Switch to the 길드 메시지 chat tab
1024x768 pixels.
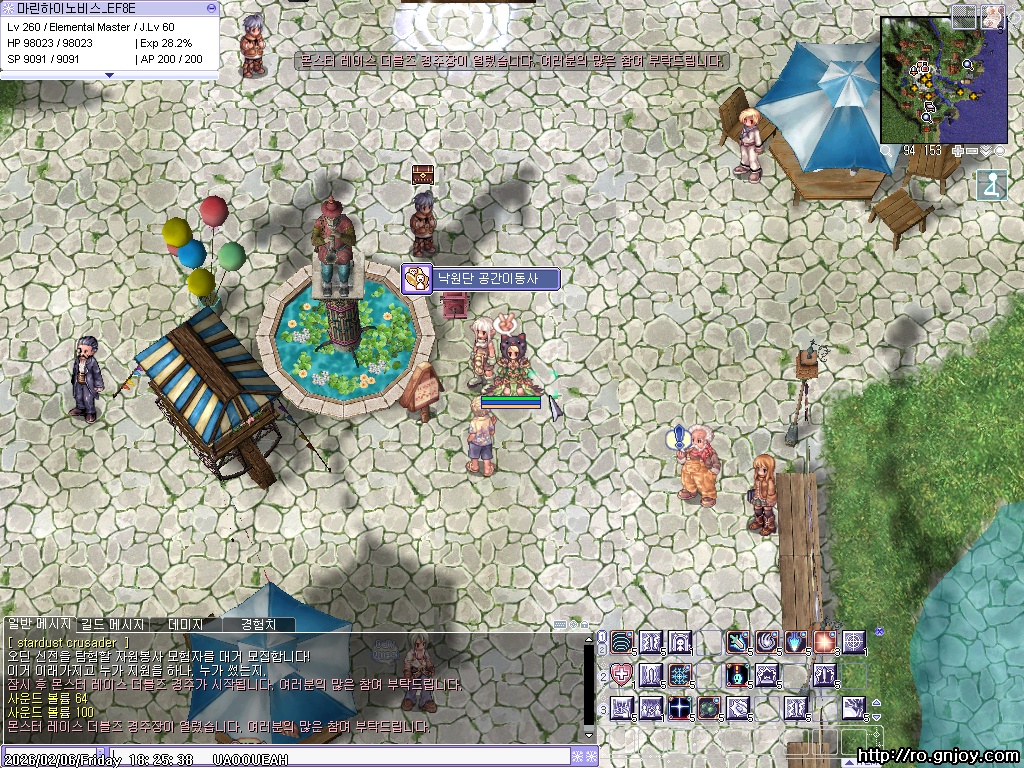click(x=112, y=624)
